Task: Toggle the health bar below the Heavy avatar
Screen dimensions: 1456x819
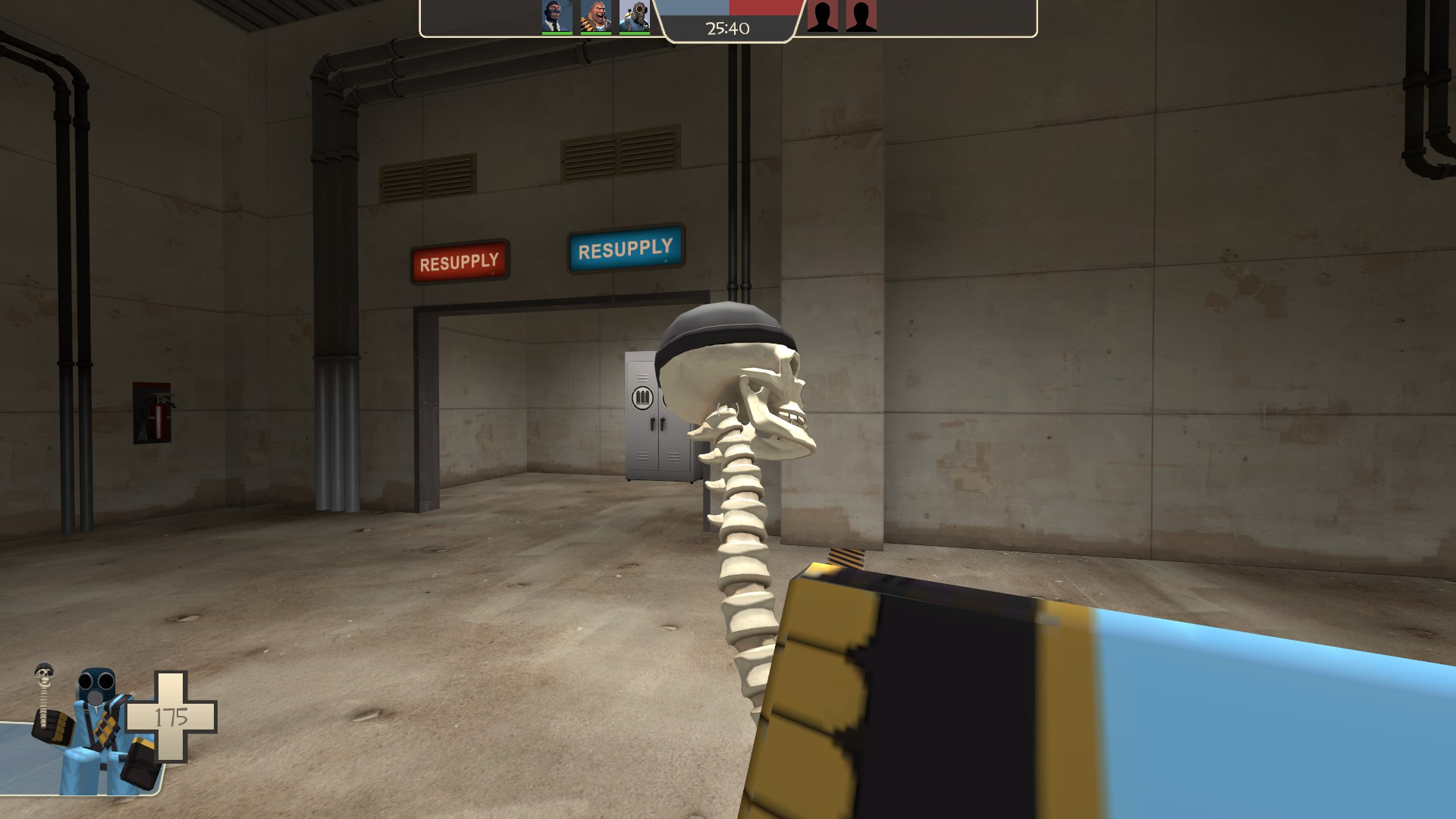Action: coord(595,33)
